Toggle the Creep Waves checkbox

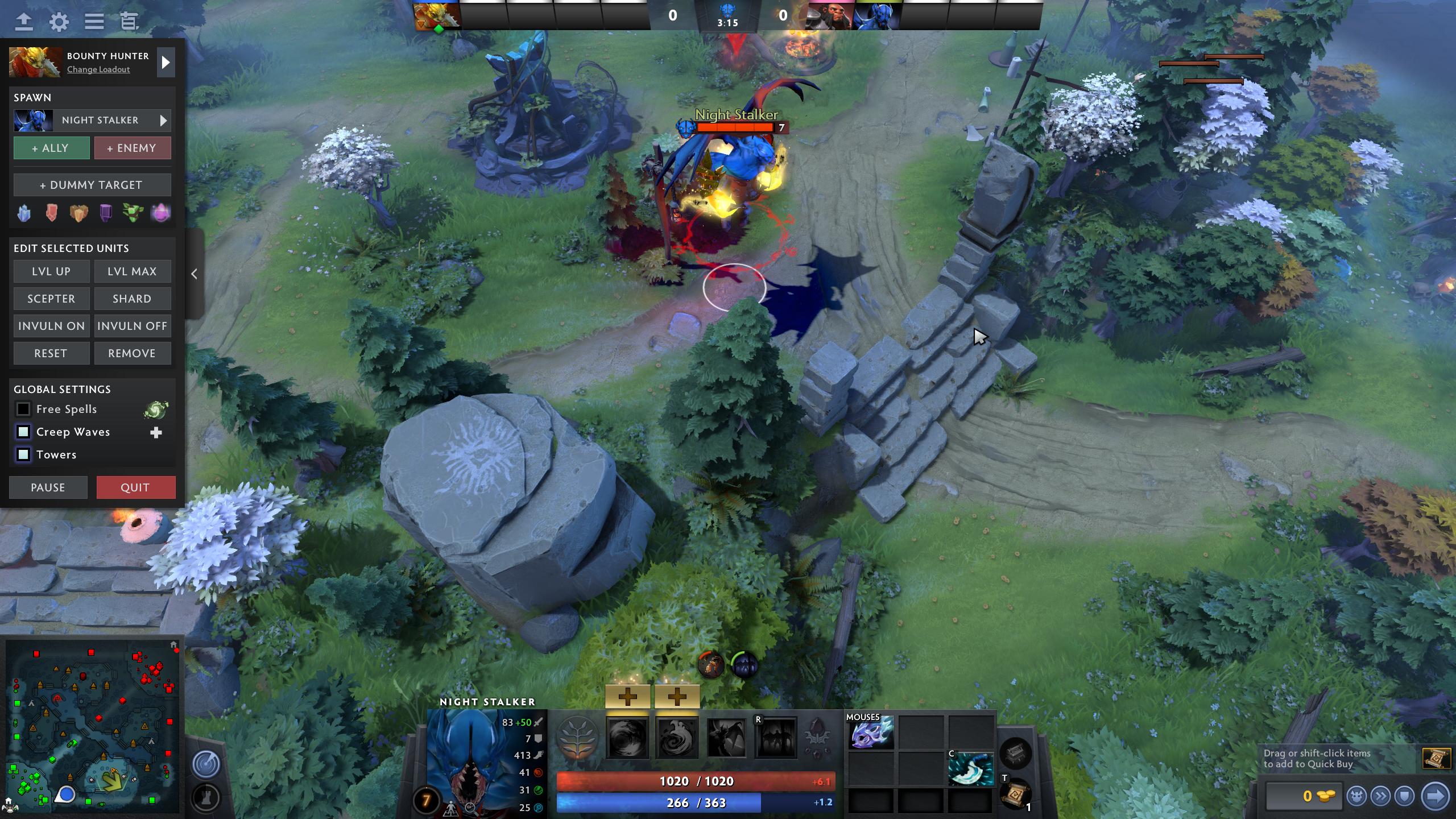[23, 432]
